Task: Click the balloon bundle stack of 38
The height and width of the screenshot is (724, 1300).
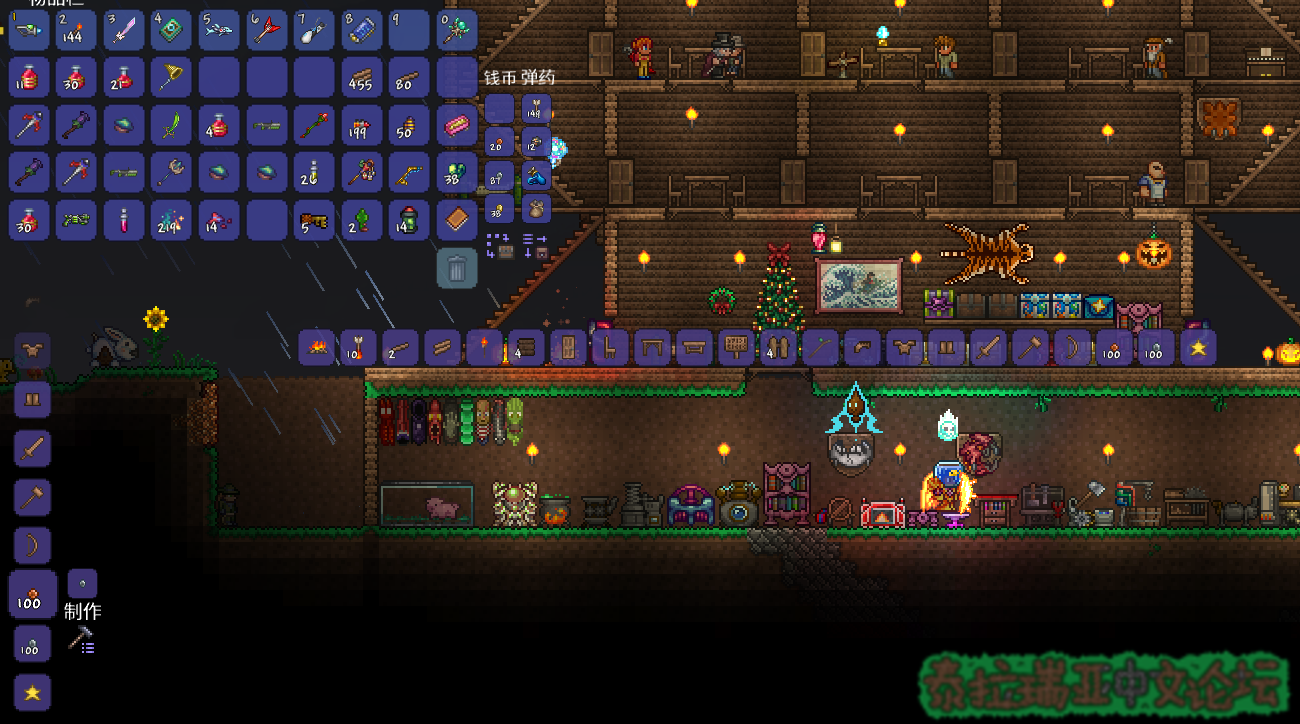Action: [457, 173]
